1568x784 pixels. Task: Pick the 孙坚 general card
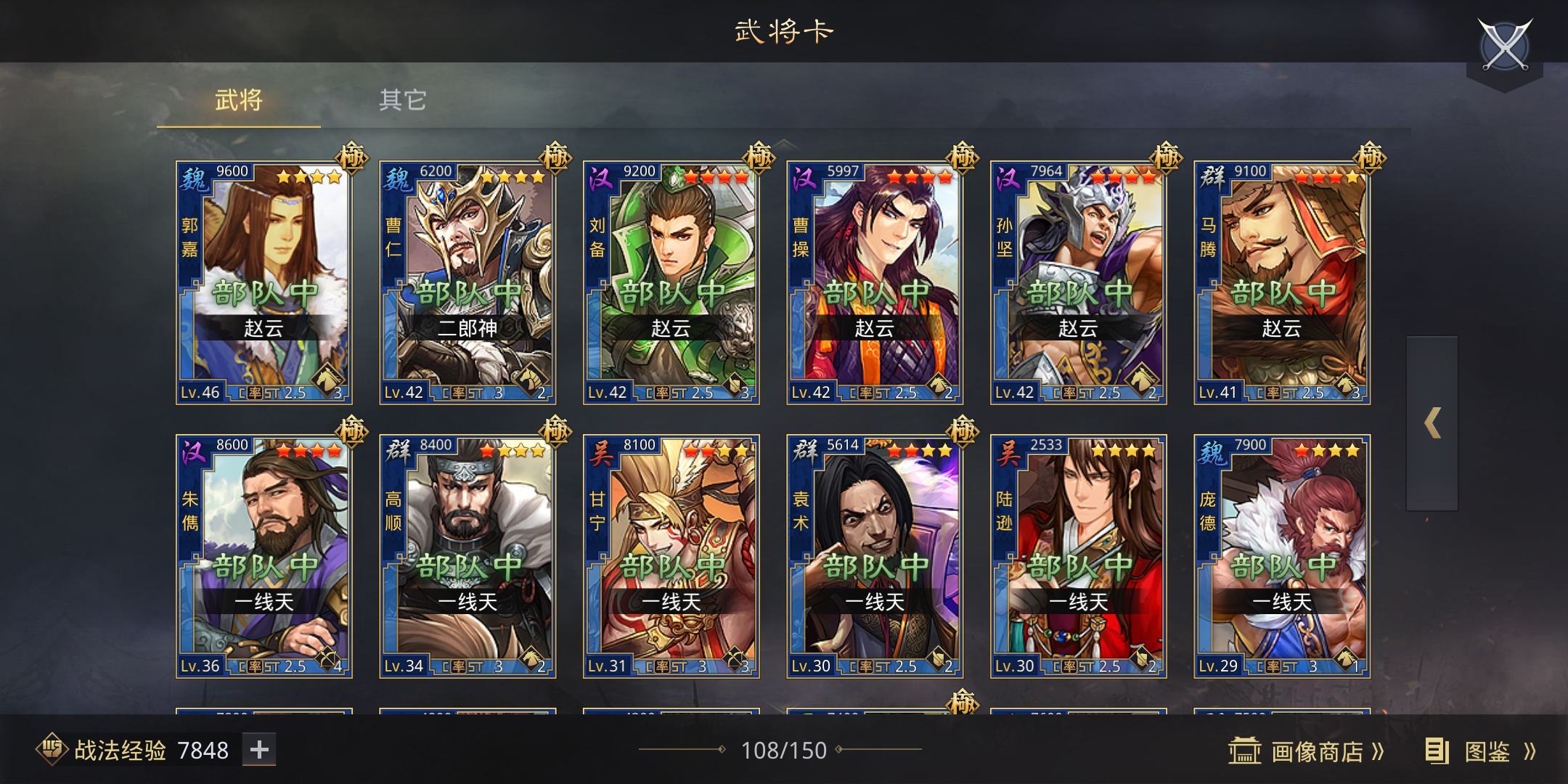pyautogui.click(x=1078, y=282)
